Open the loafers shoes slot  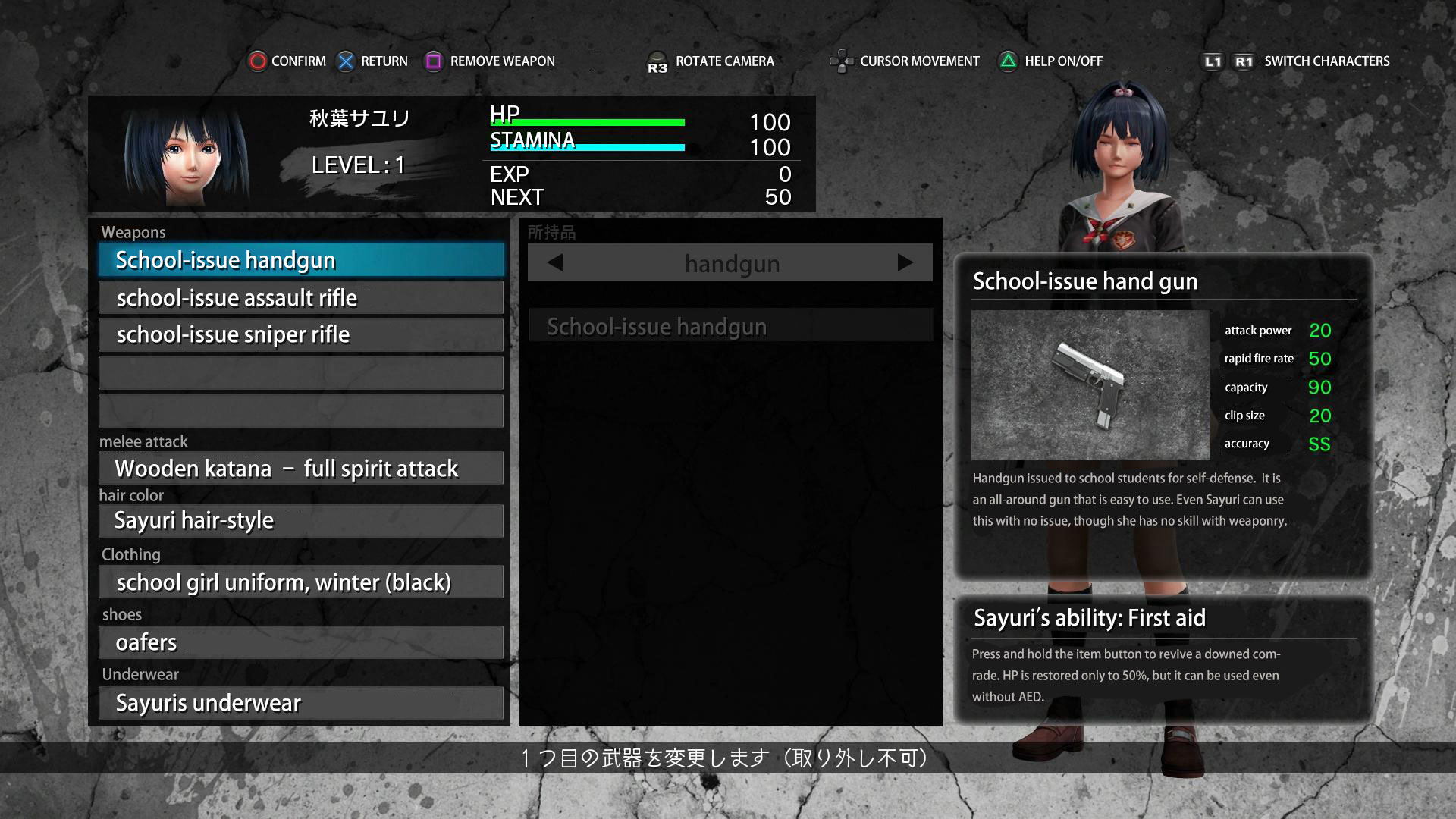[x=301, y=642]
